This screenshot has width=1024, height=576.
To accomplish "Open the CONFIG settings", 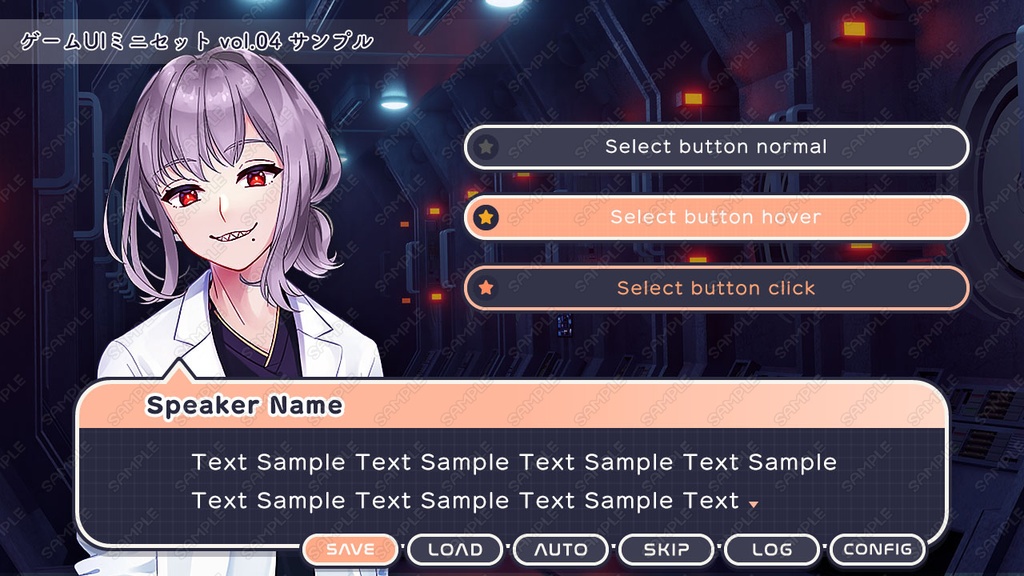I will click(877, 550).
